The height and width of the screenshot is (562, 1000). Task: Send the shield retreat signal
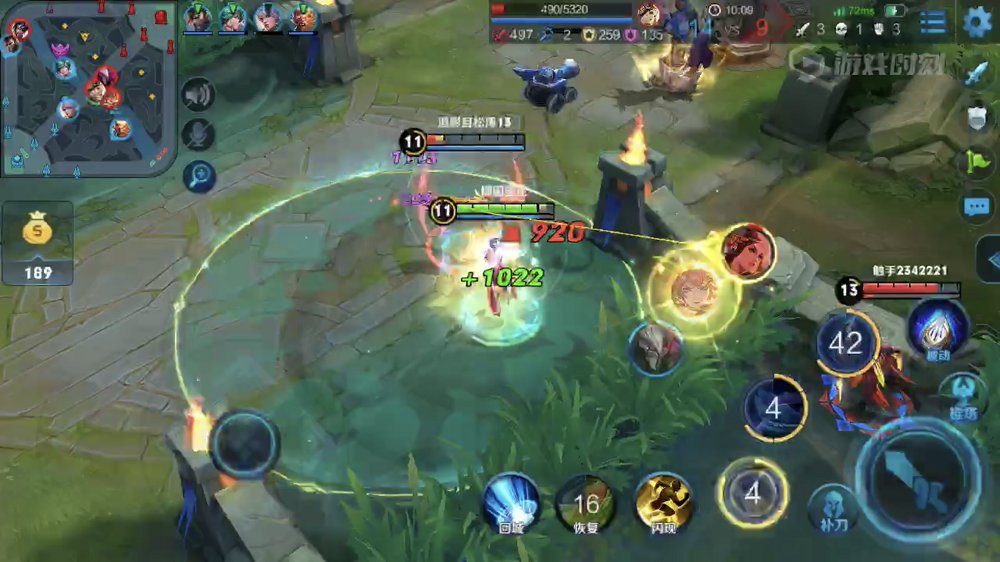977,118
